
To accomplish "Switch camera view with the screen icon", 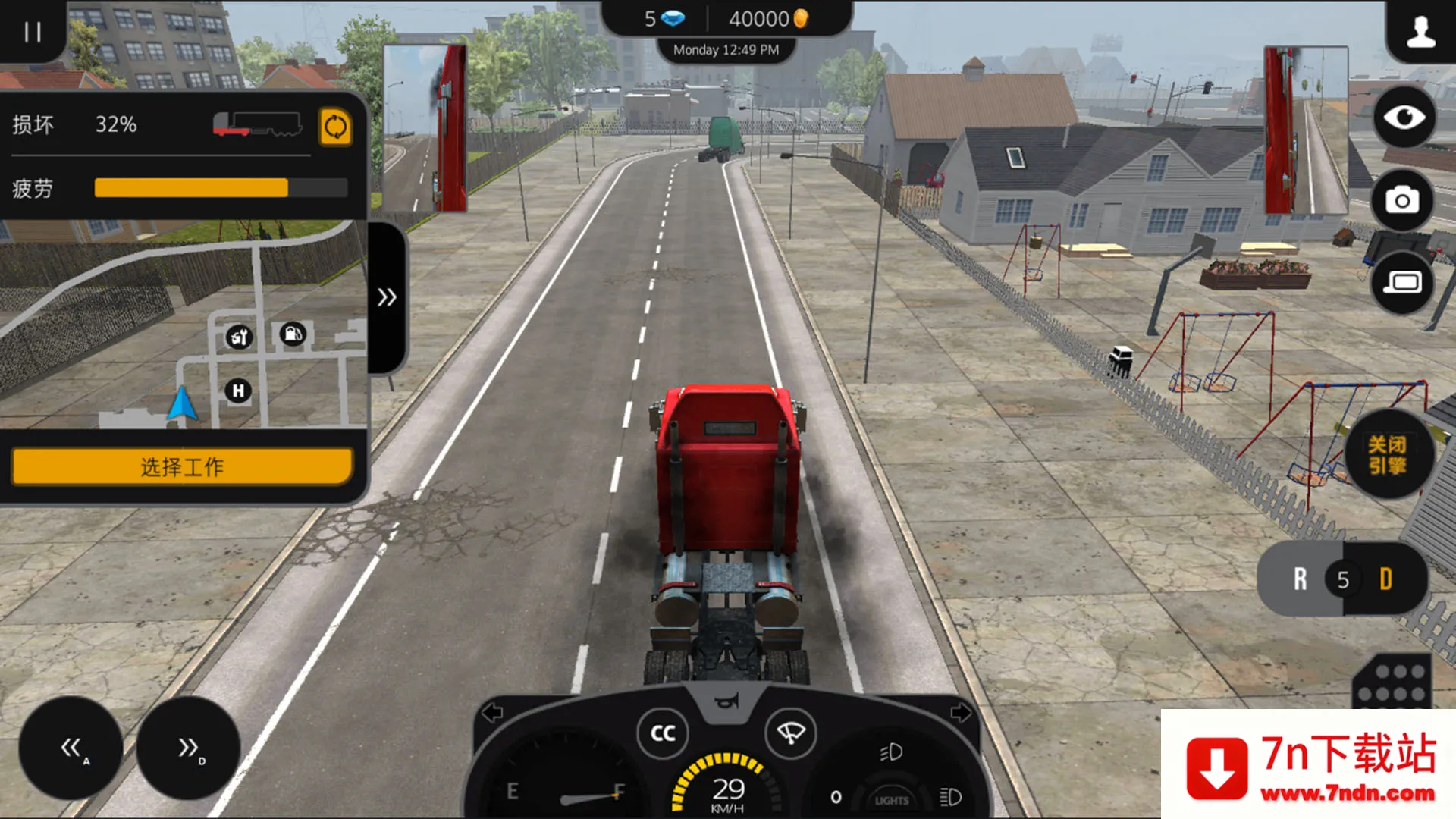I will tap(1402, 283).
